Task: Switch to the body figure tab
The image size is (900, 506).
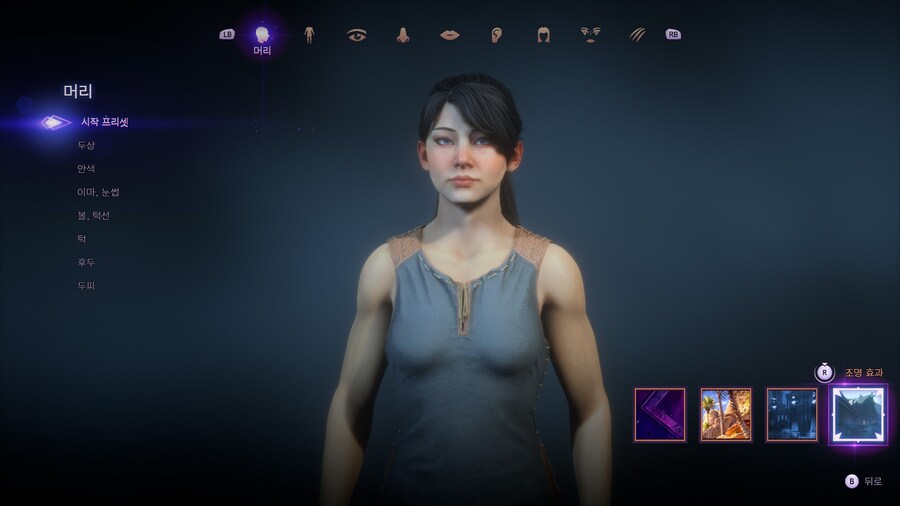Action: tap(310, 35)
